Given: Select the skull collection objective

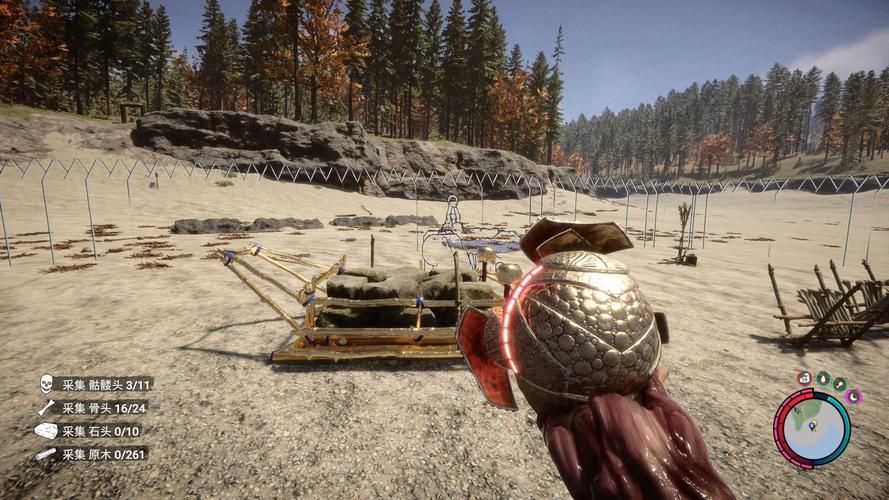Looking at the screenshot, I should [95, 384].
